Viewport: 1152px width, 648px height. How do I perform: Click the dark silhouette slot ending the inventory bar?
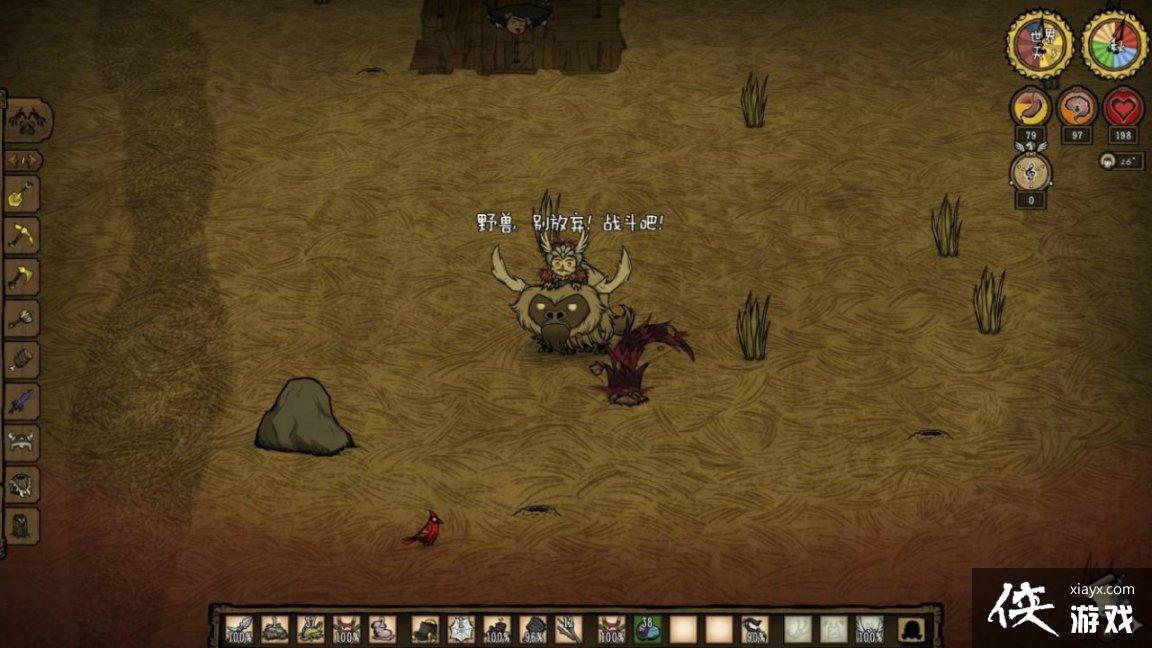coord(911,628)
